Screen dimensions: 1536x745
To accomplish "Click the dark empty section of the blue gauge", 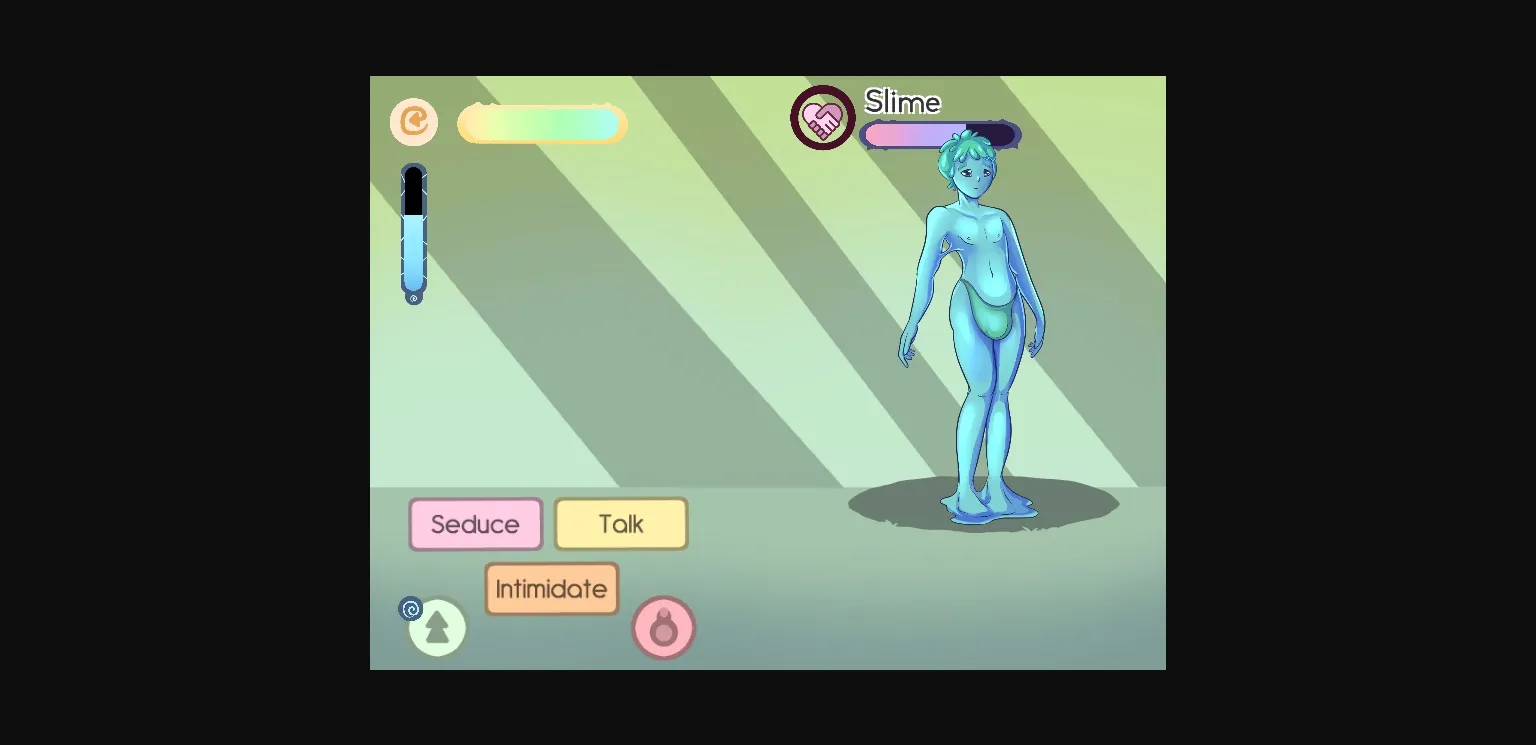I will [414, 190].
